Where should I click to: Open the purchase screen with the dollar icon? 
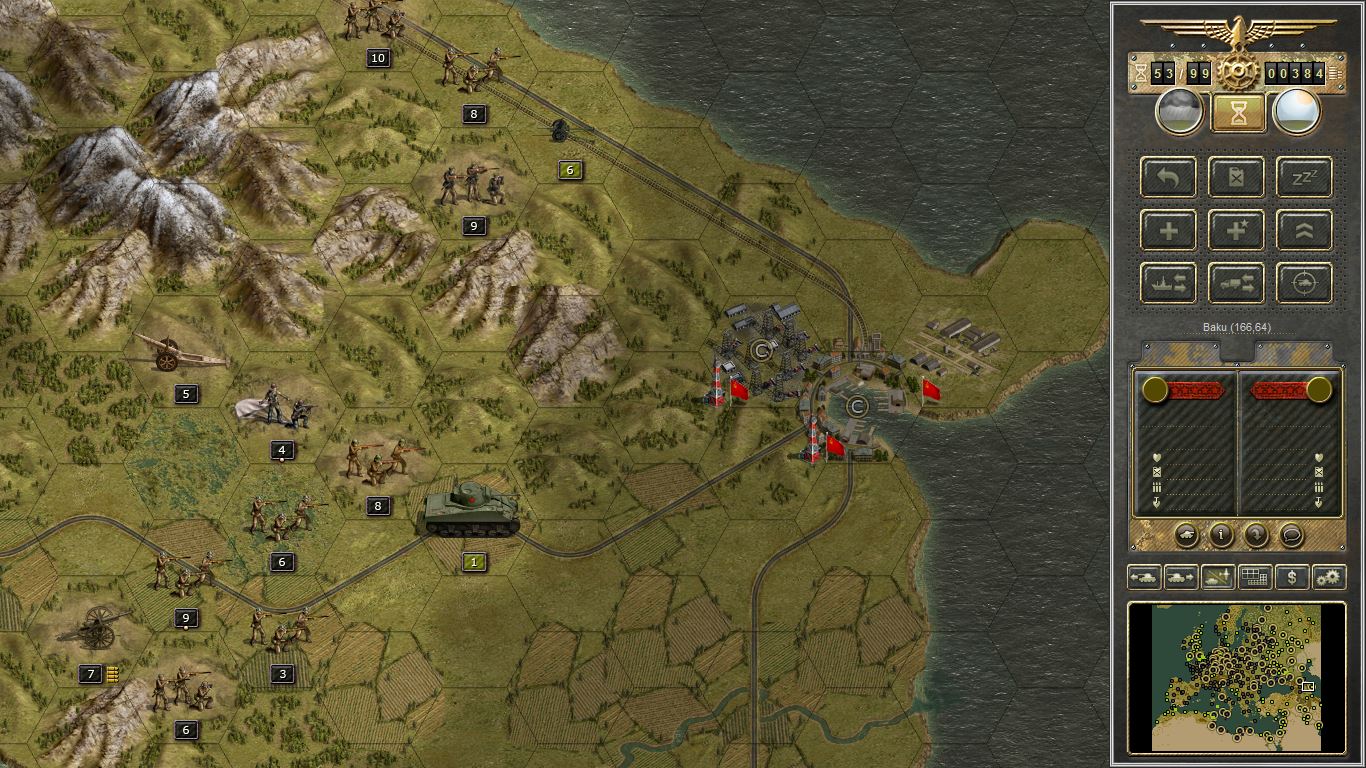pyautogui.click(x=1293, y=577)
